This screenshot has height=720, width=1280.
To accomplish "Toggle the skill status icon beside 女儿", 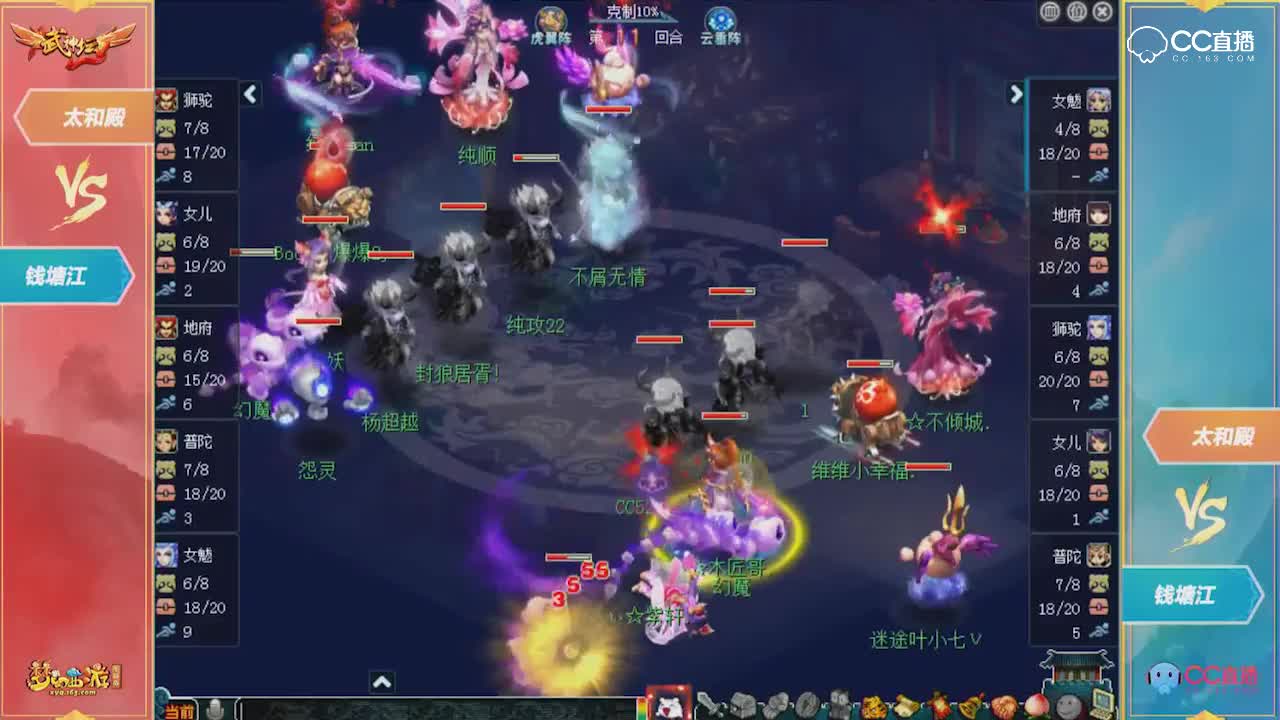I will tap(166, 241).
